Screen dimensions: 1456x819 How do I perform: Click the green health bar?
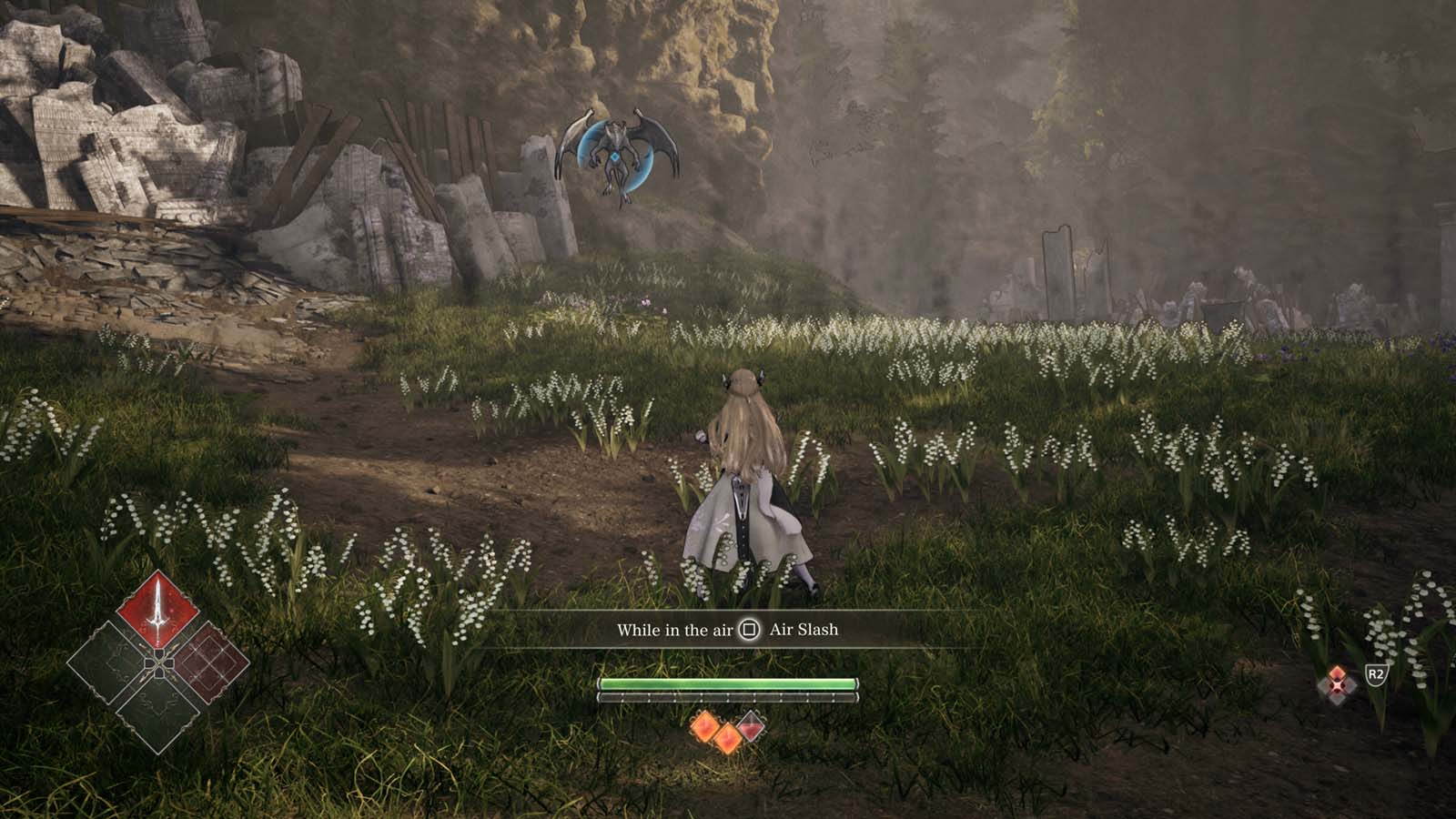[x=729, y=682]
